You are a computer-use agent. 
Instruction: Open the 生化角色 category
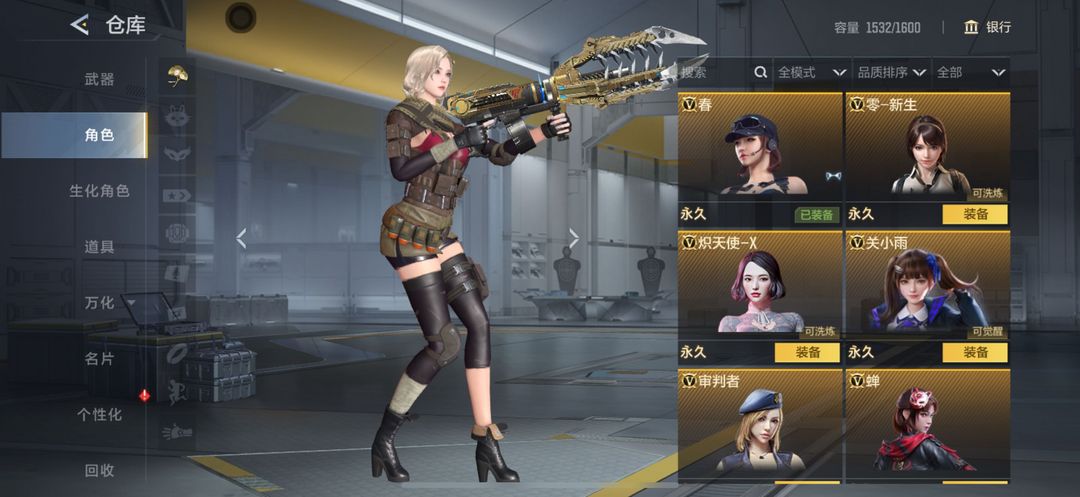click(99, 190)
